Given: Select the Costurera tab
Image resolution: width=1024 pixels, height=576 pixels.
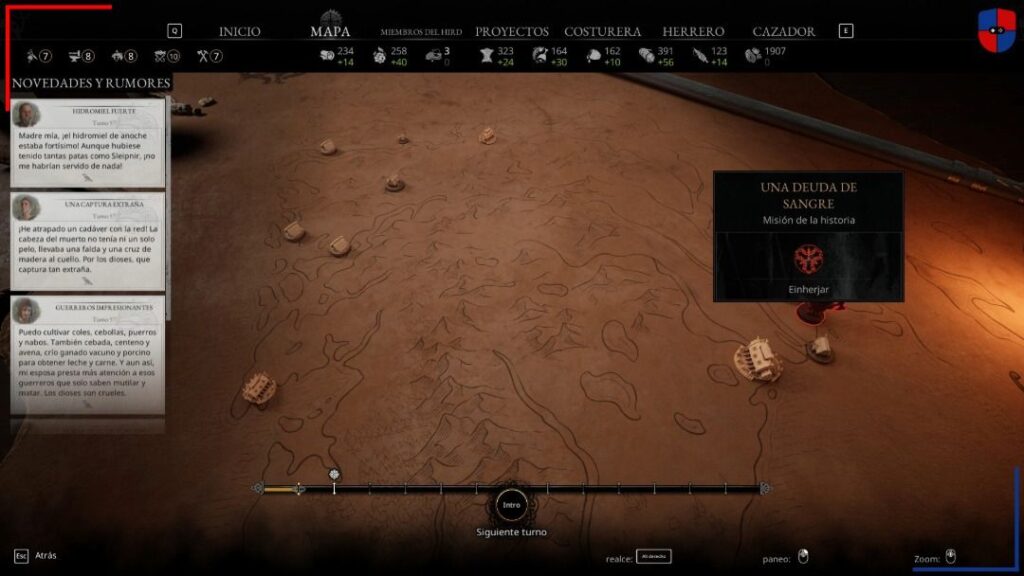Looking at the screenshot, I should pos(602,32).
